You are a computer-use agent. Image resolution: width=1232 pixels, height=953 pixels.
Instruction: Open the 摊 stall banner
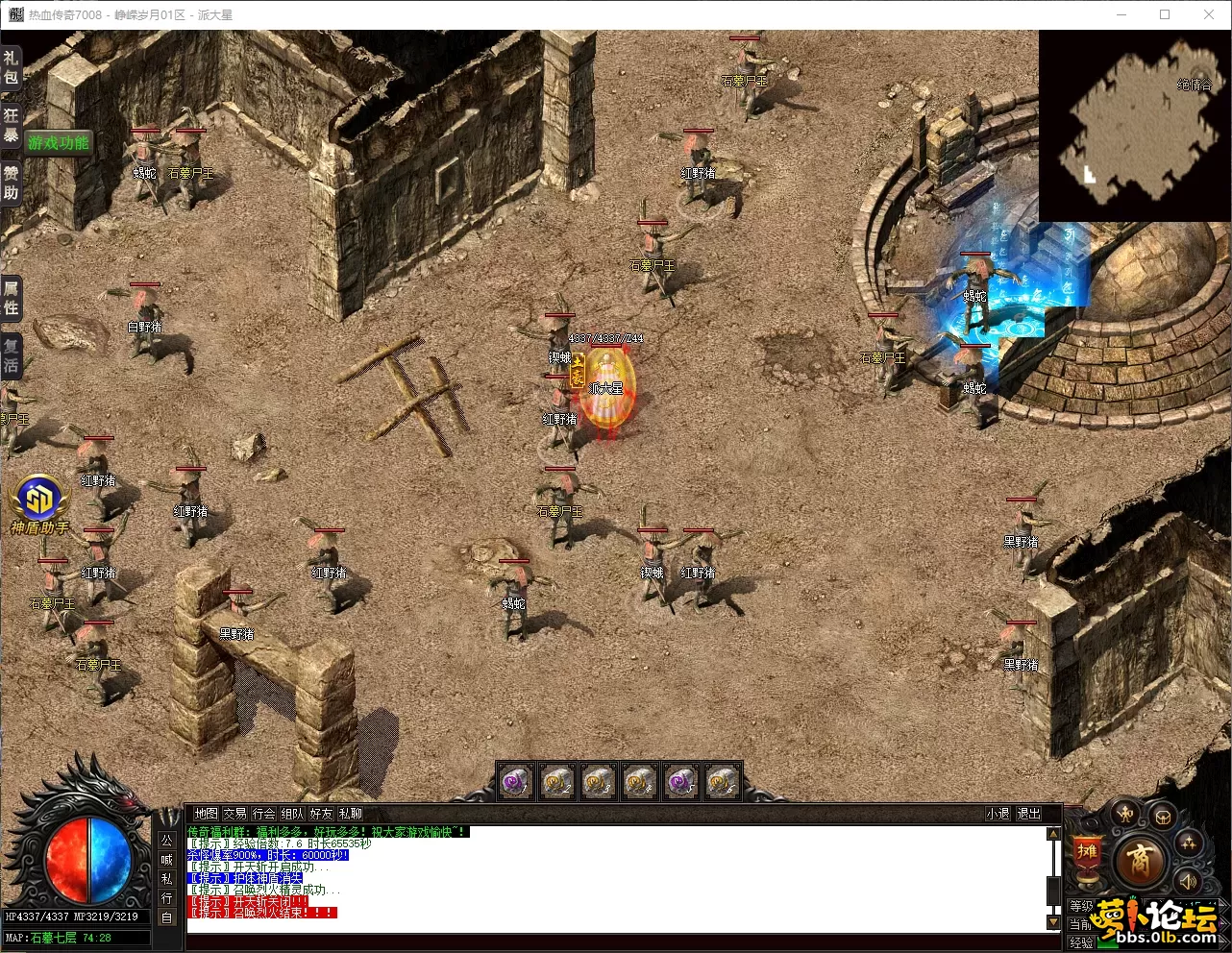[x=1087, y=853]
